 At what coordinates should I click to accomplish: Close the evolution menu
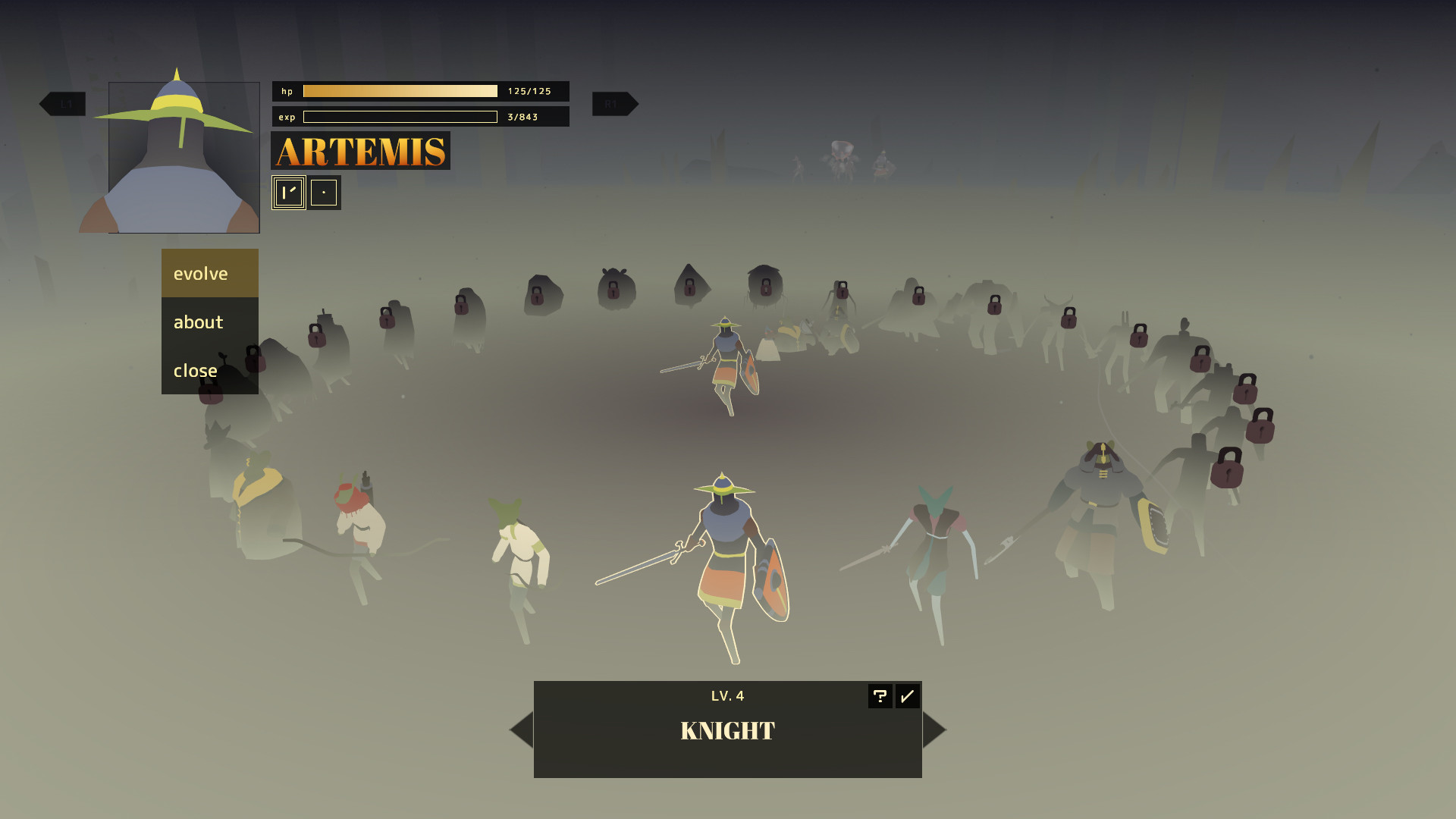pyautogui.click(x=209, y=371)
